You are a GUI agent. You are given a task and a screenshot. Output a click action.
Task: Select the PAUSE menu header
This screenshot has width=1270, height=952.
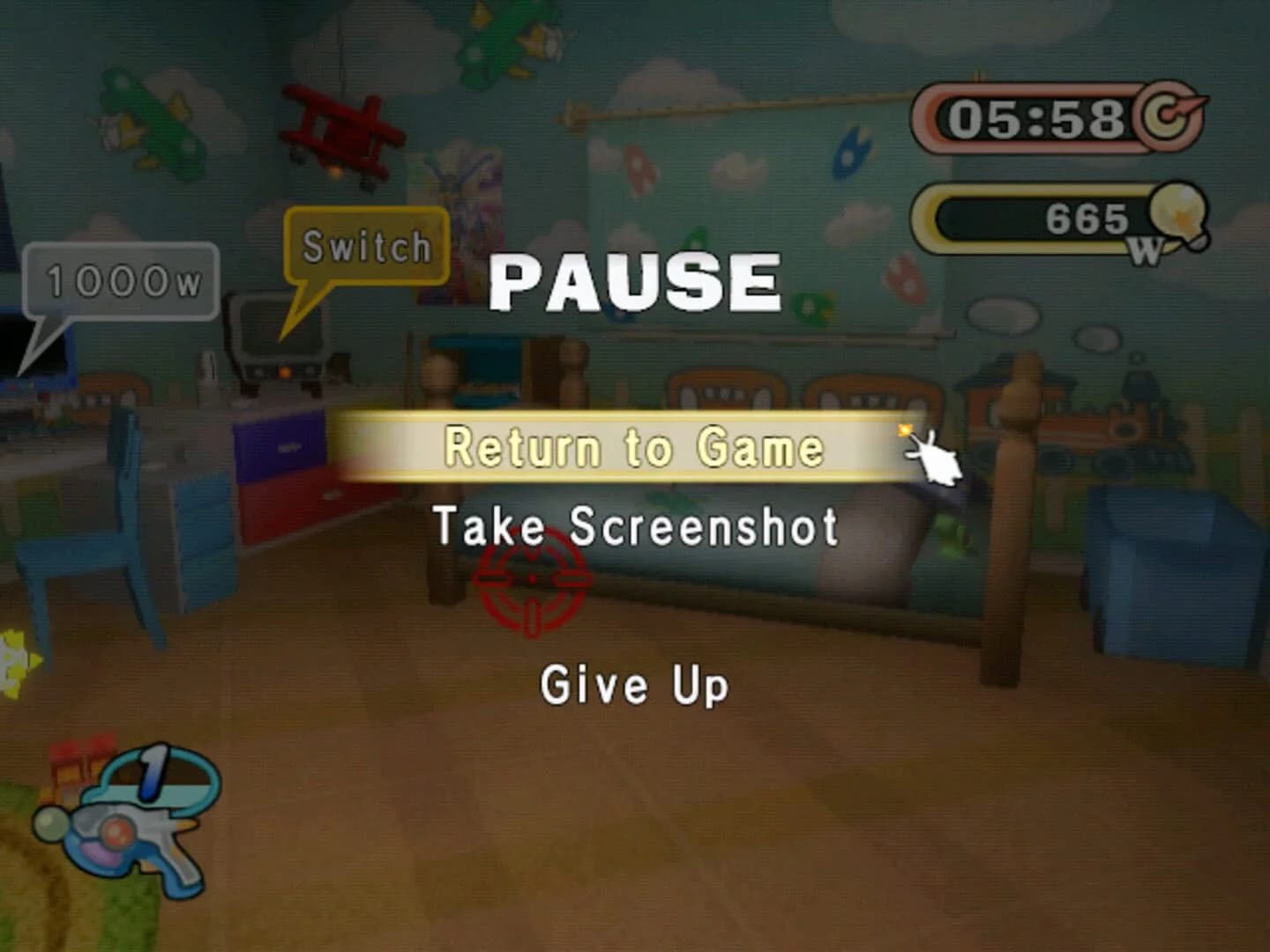(x=637, y=280)
